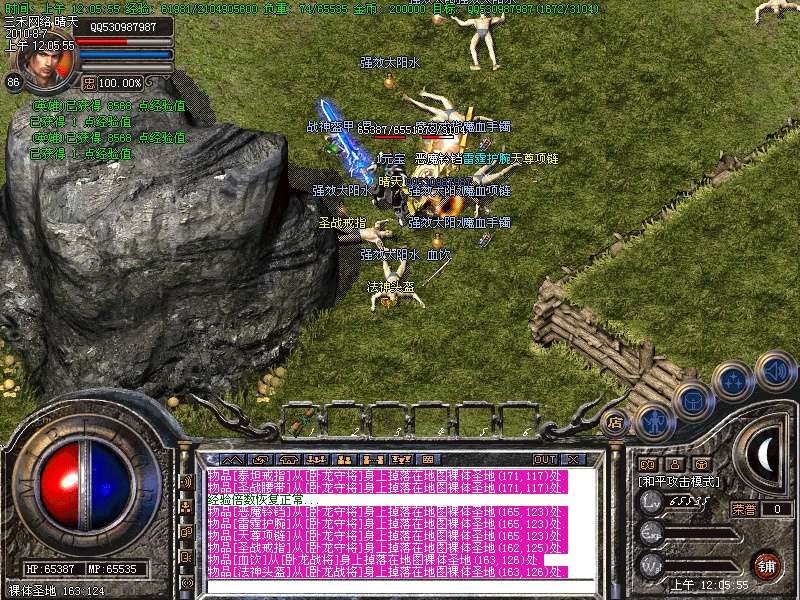Open the inventory bag icon
Viewport: 800px width, 600px height.
tap(692, 400)
